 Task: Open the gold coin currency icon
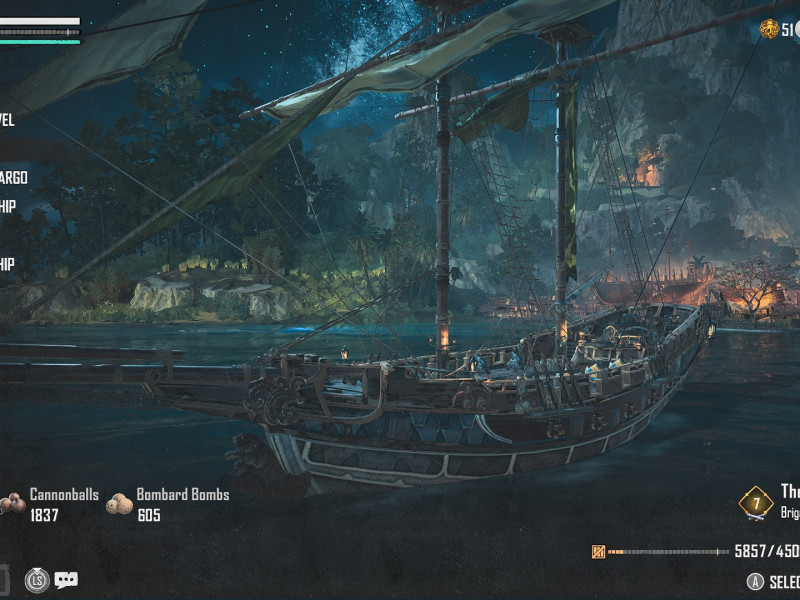point(768,29)
